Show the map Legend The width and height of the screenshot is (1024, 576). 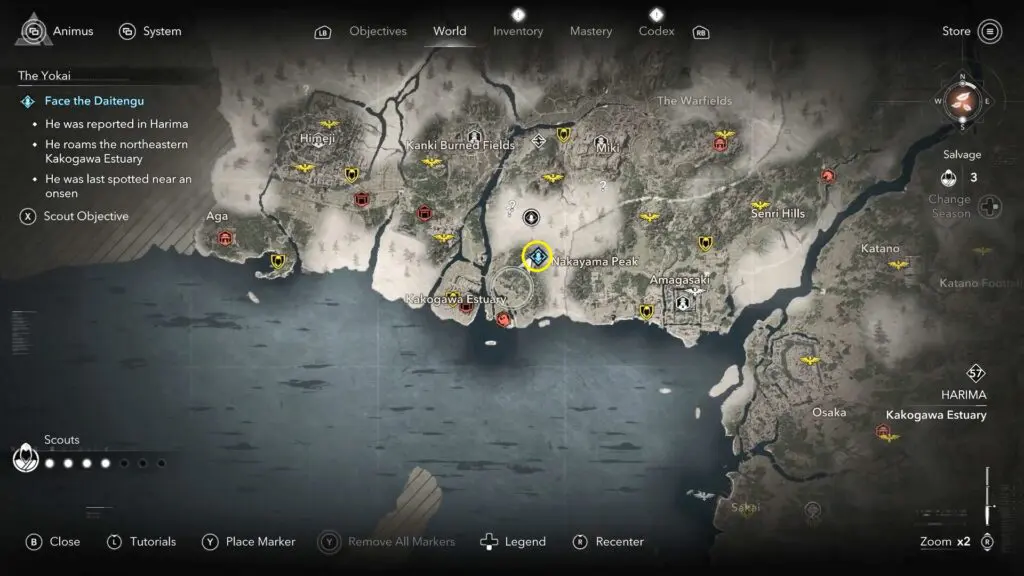513,541
